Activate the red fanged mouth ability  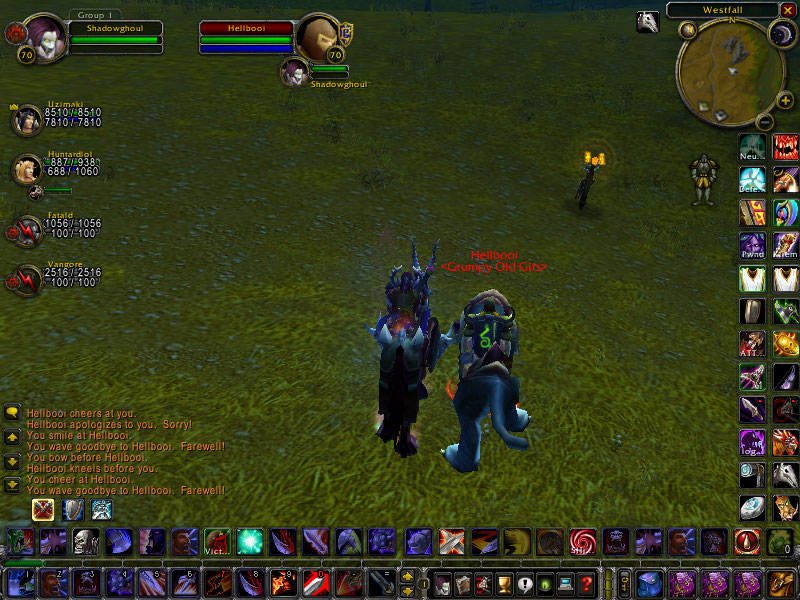point(786,147)
